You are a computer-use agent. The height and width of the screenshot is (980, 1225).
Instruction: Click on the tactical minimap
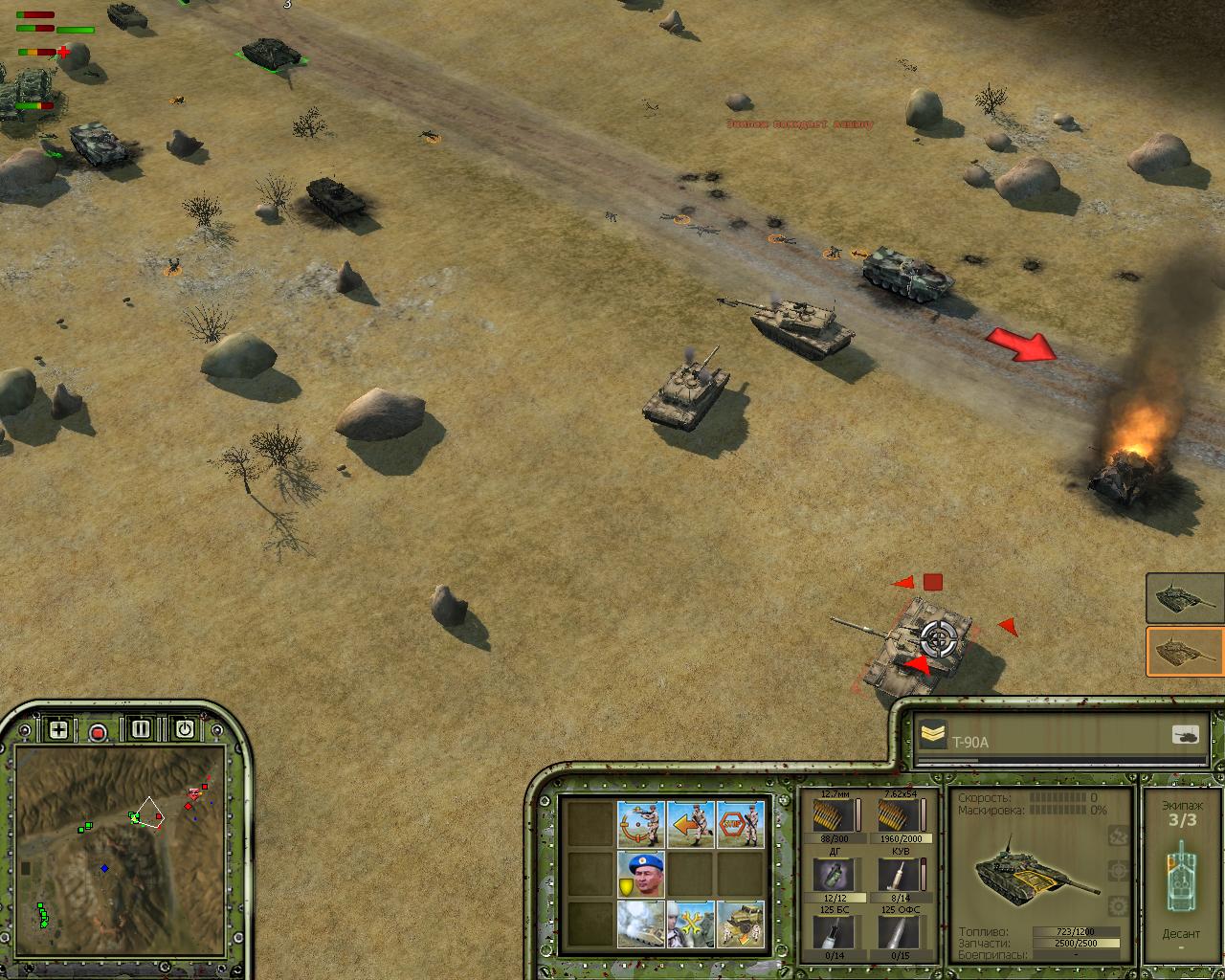pyautogui.click(x=120, y=852)
